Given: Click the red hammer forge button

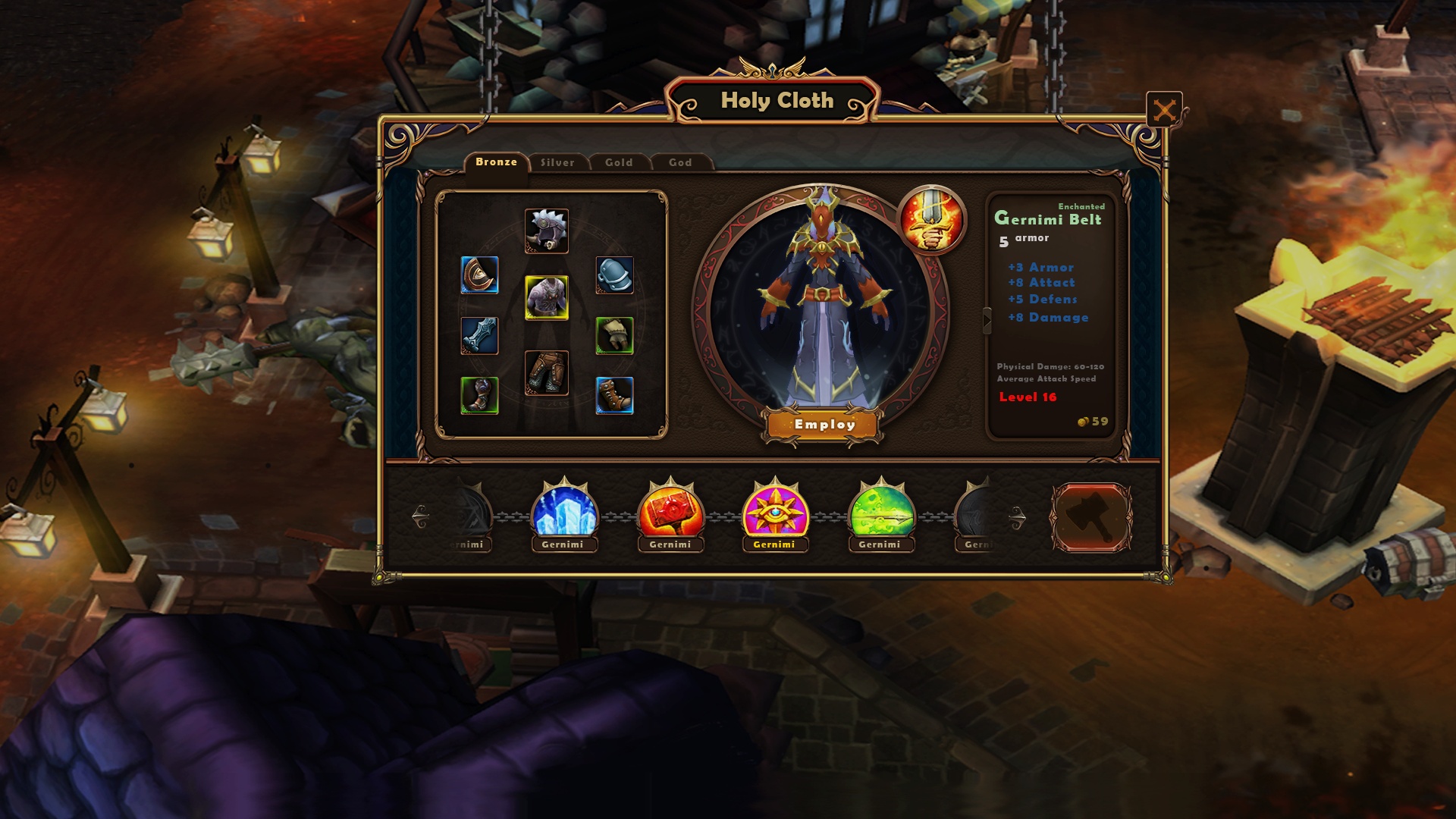Looking at the screenshot, I should (1090, 517).
